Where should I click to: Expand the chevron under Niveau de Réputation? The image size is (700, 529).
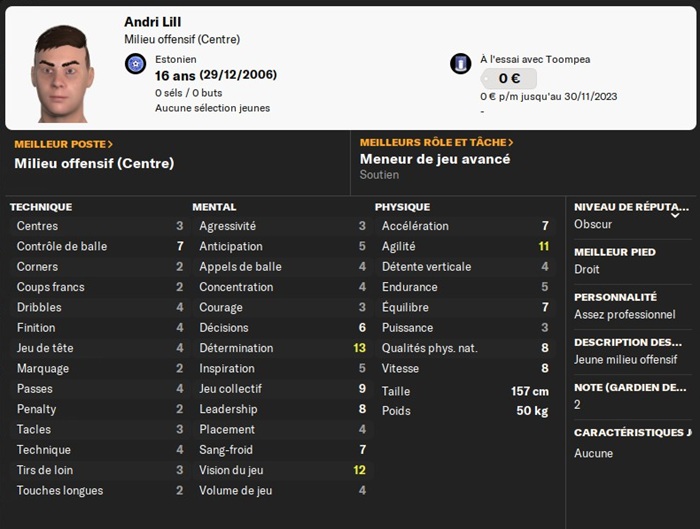(x=675, y=214)
